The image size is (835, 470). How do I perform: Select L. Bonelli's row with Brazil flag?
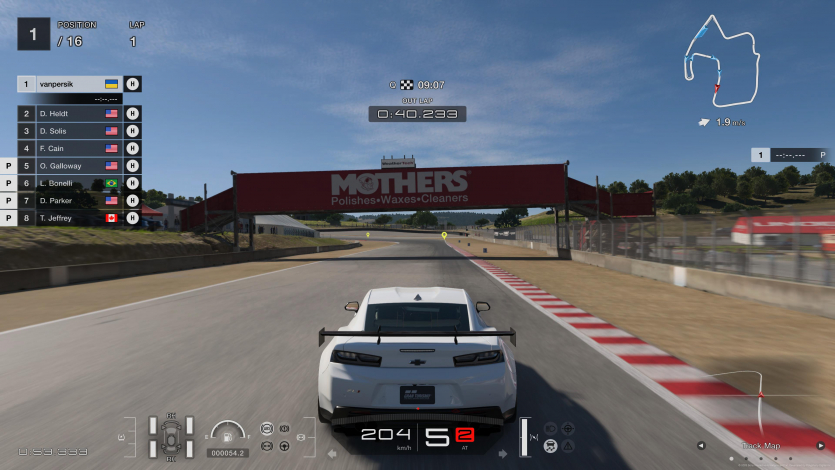[70, 184]
